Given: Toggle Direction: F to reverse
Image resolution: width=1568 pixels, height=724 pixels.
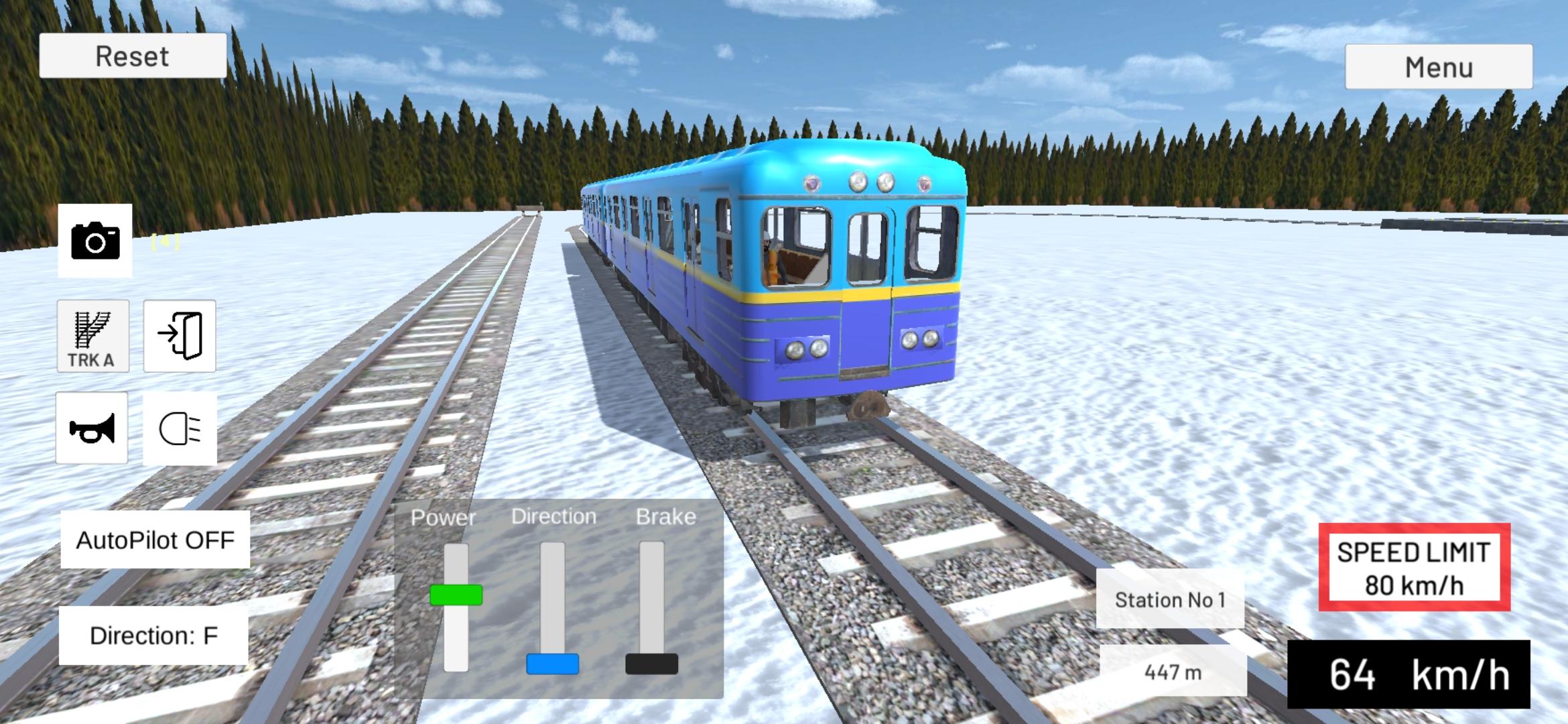Looking at the screenshot, I should (155, 636).
